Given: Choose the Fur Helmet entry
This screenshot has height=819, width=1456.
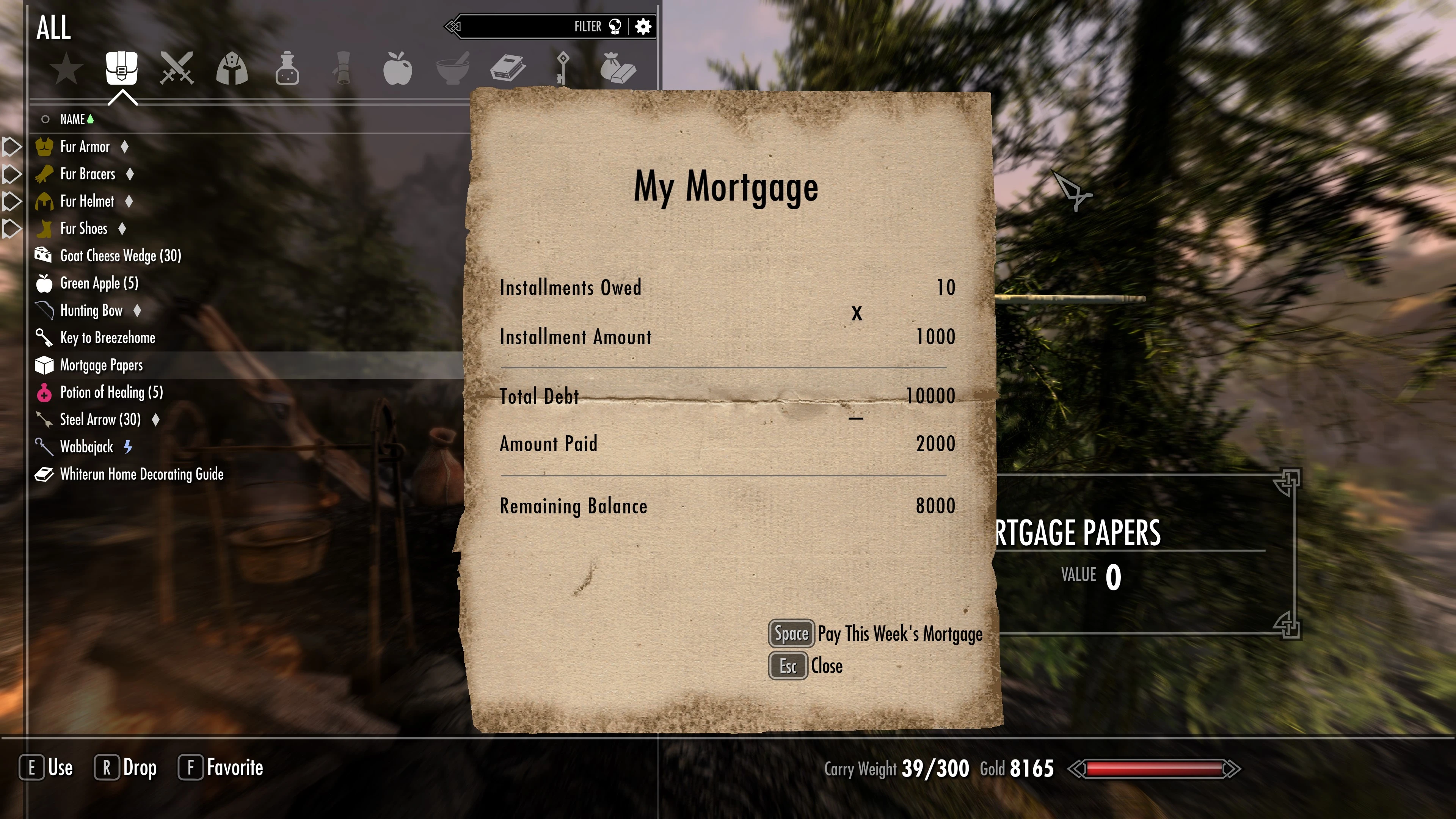Looking at the screenshot, I should (x=87, y=201).
